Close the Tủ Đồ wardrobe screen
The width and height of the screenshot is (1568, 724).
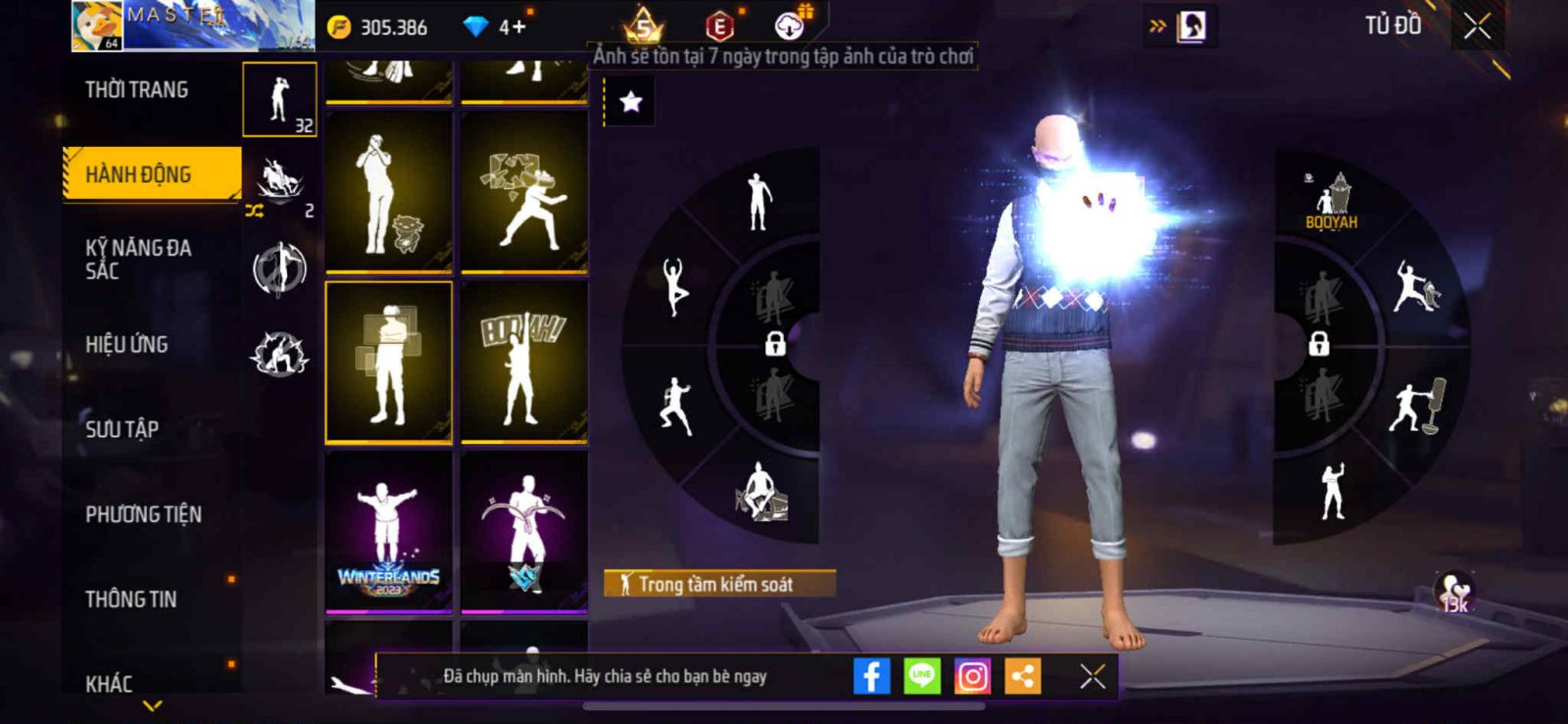pyautogui.click(x=1477, y=26)
